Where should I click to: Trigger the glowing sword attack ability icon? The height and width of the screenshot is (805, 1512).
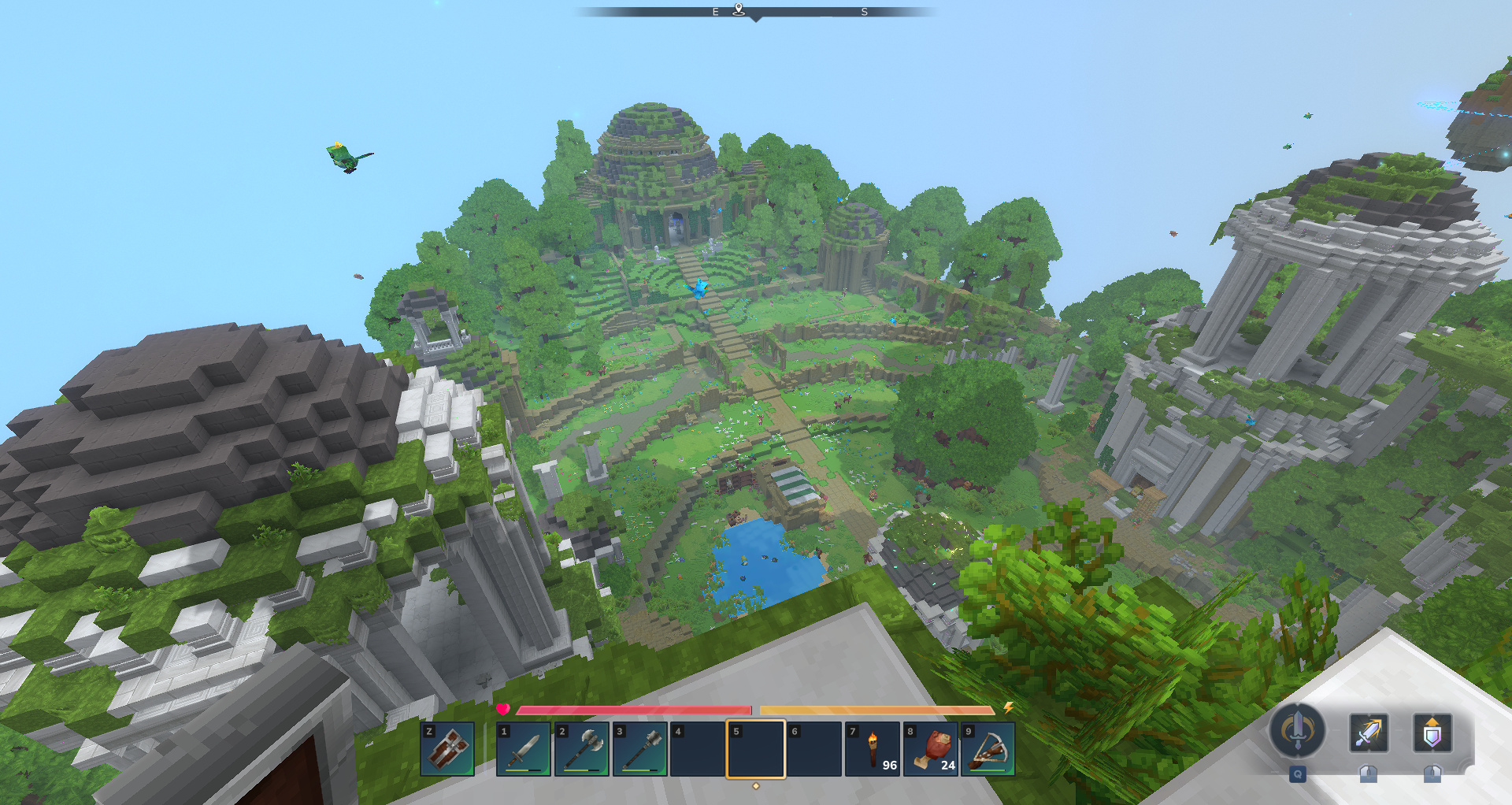tap(1369, 733)
